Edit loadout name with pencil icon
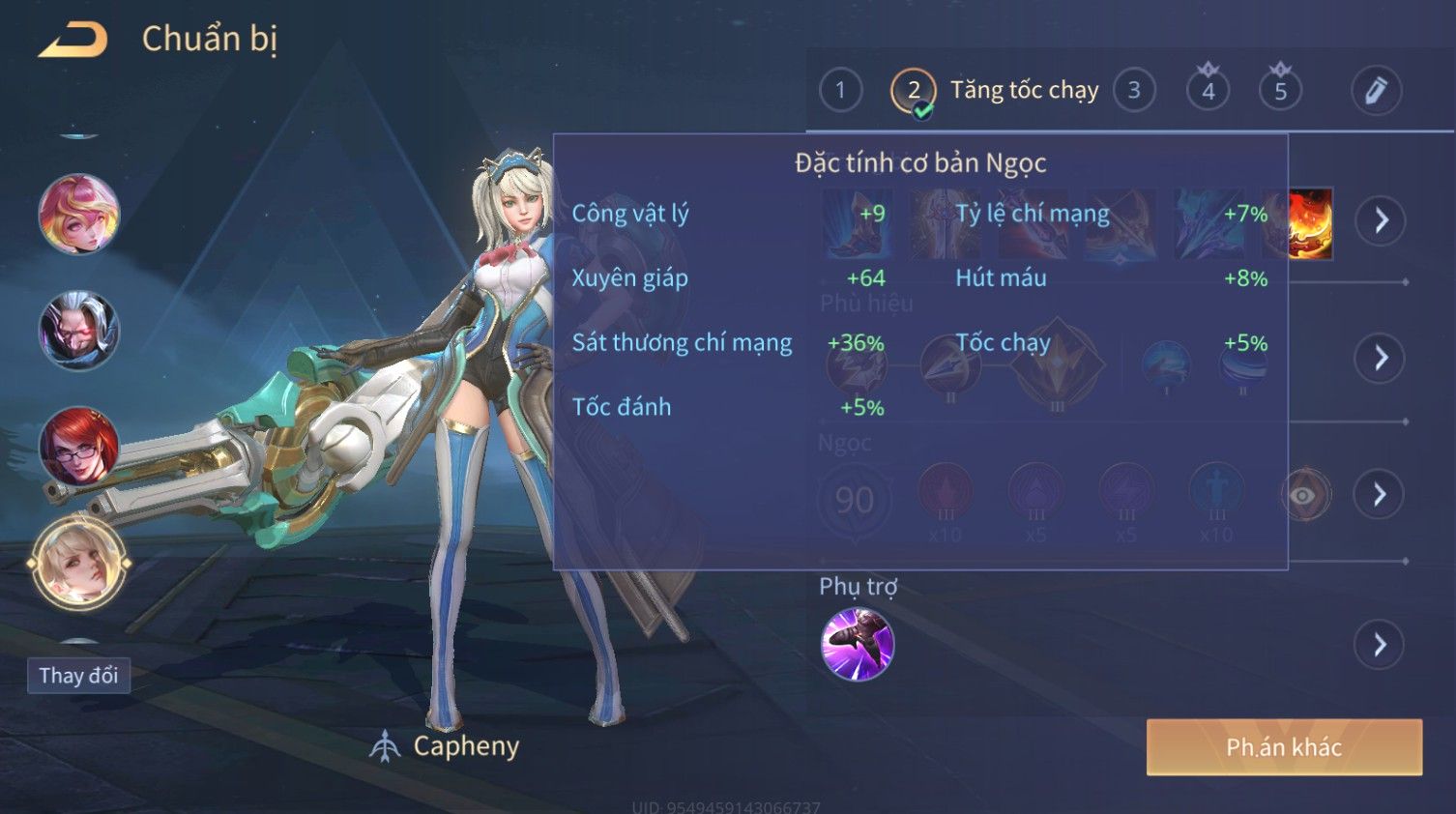Viewport: 1456px width, 814px height. 1376,91
